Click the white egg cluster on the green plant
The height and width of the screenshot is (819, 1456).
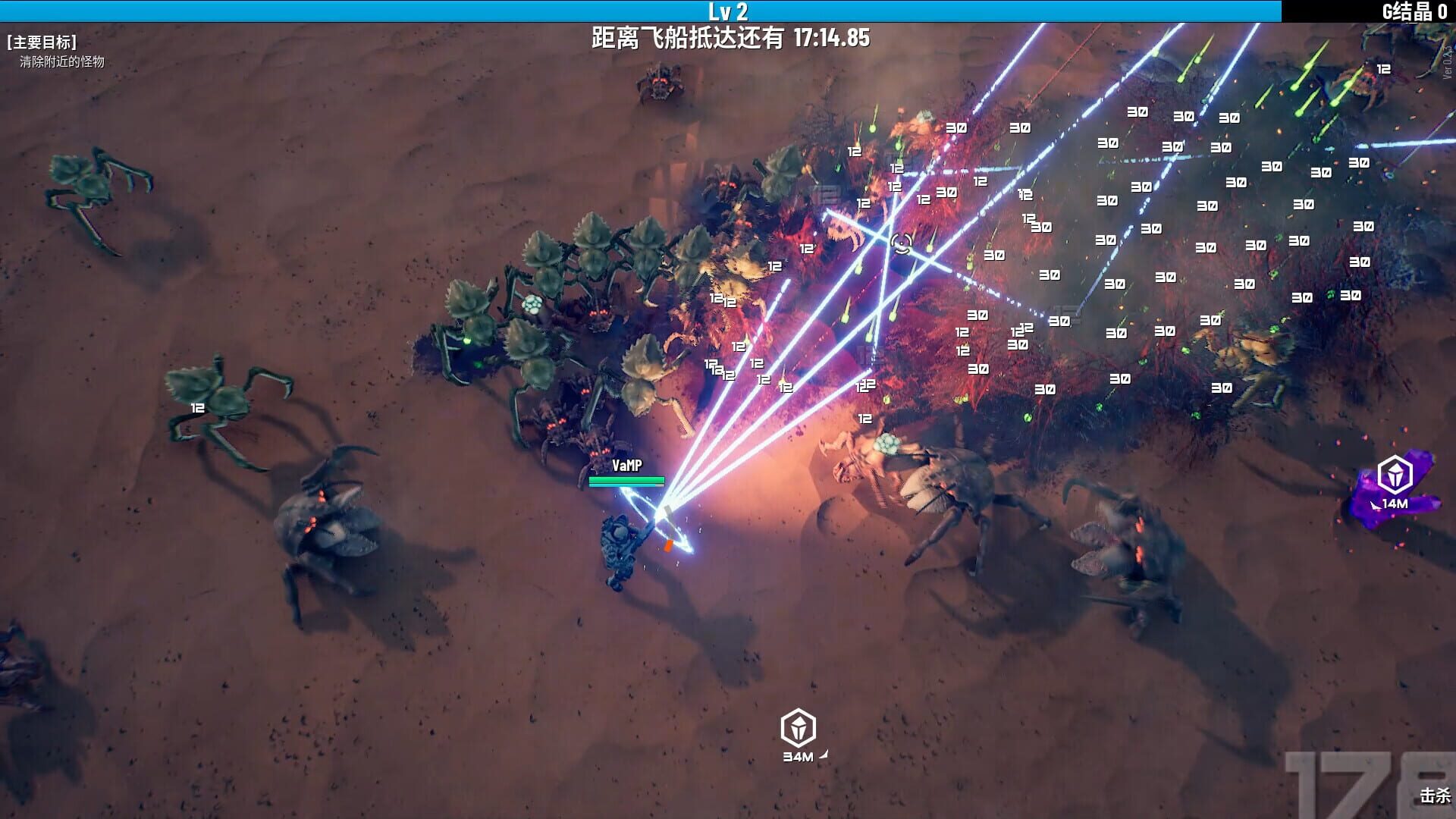[532, 303]
